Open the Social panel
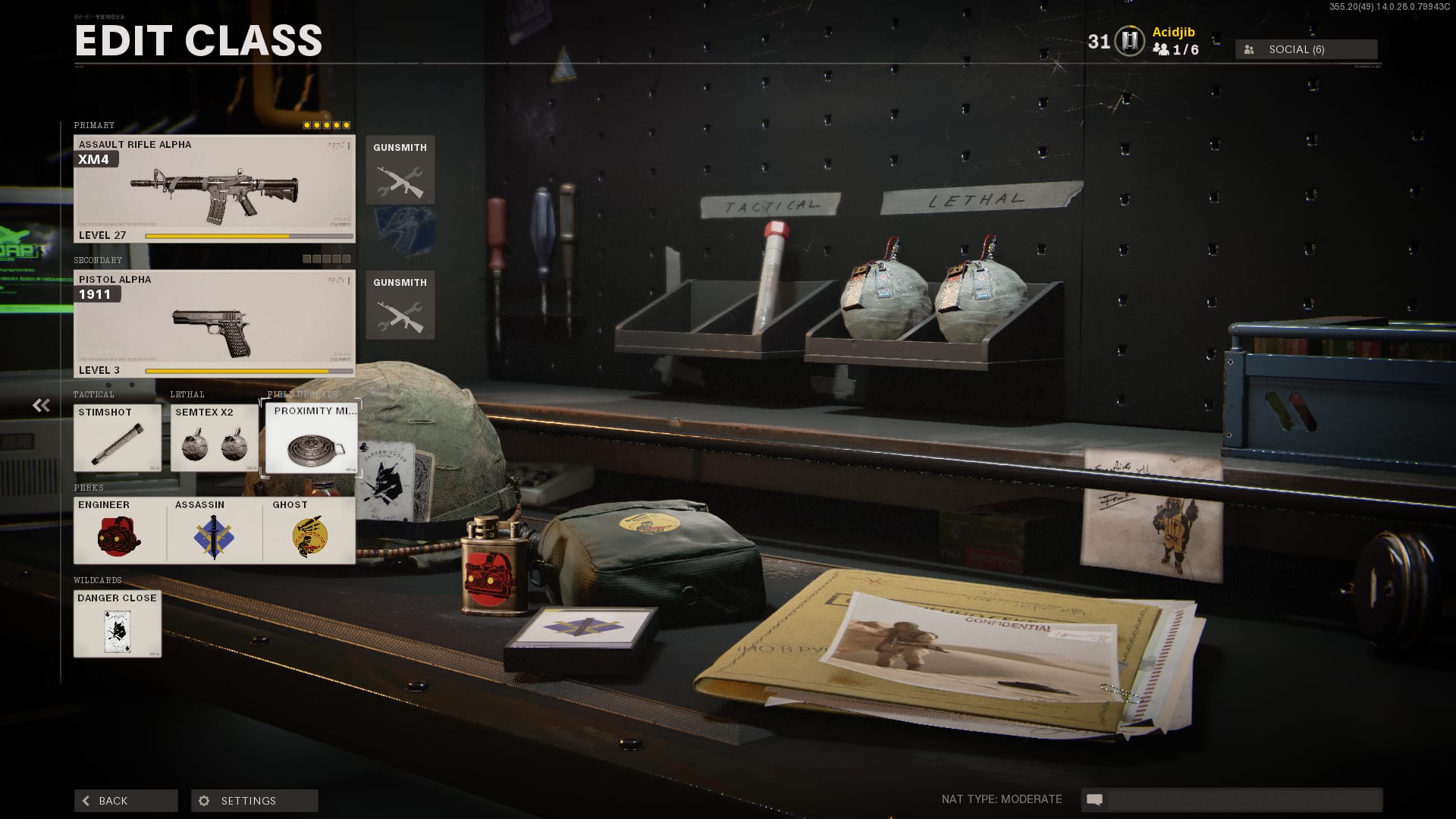The image size is (1456, 819). coord(1306,49)
